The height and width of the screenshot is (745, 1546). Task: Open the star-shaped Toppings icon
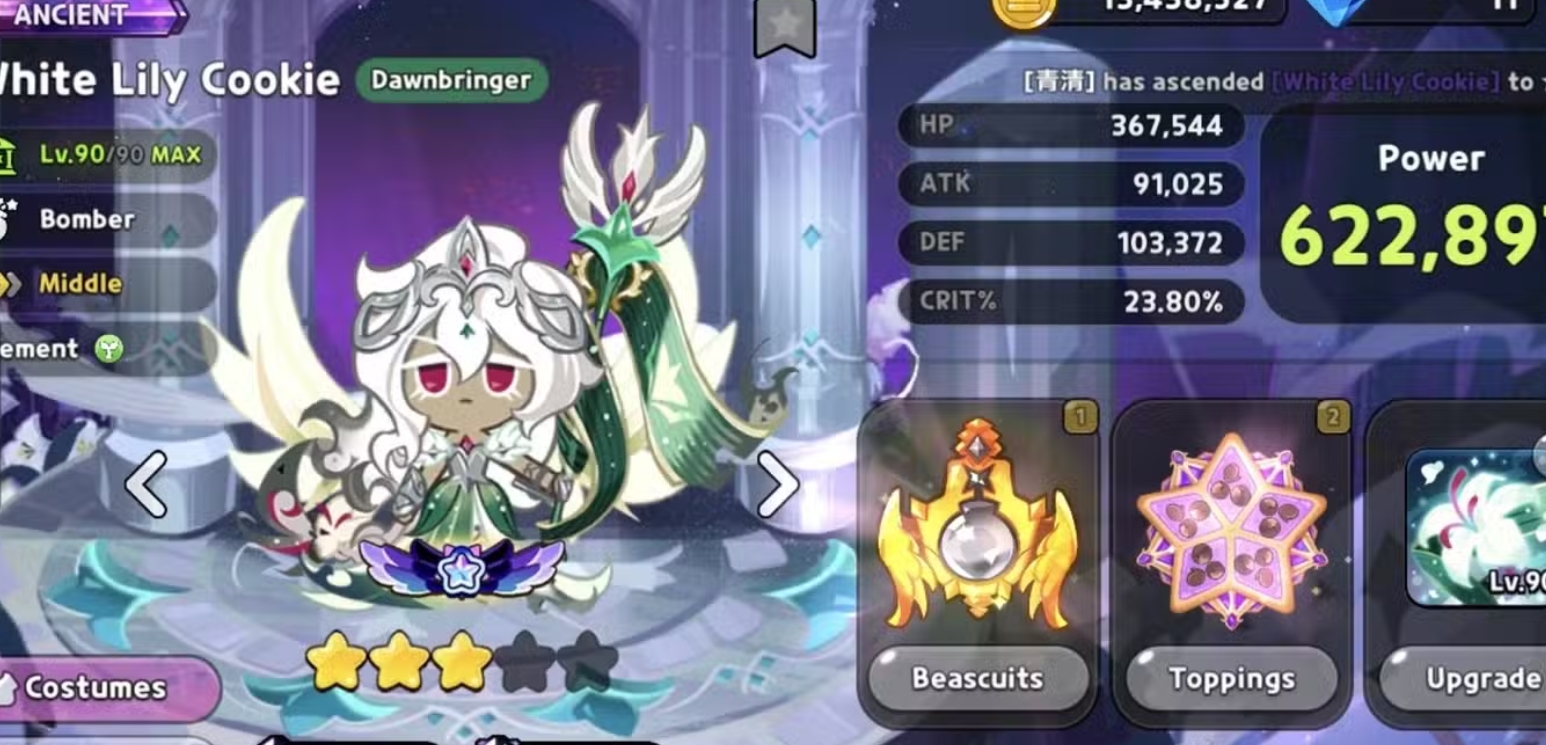(x=1234, y=527)
